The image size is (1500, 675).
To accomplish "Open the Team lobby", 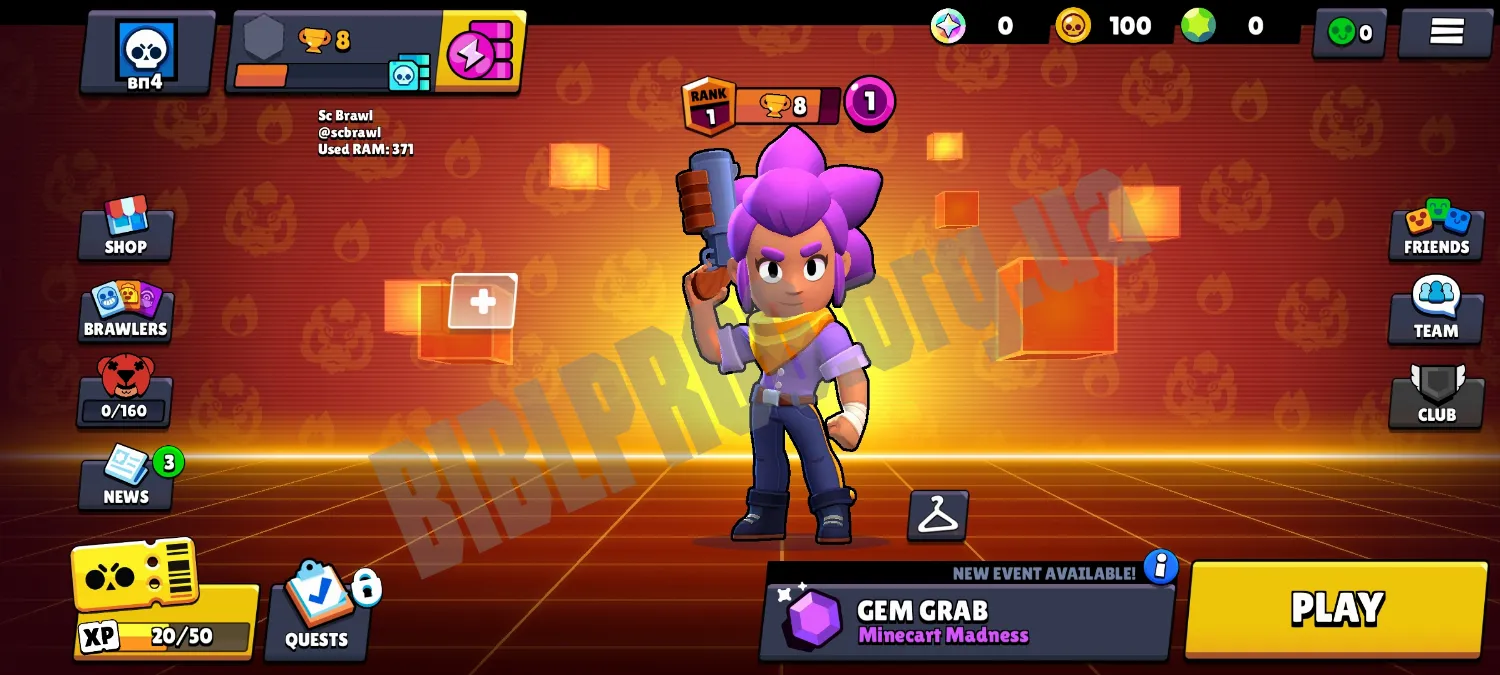I will coord(1436,311).
